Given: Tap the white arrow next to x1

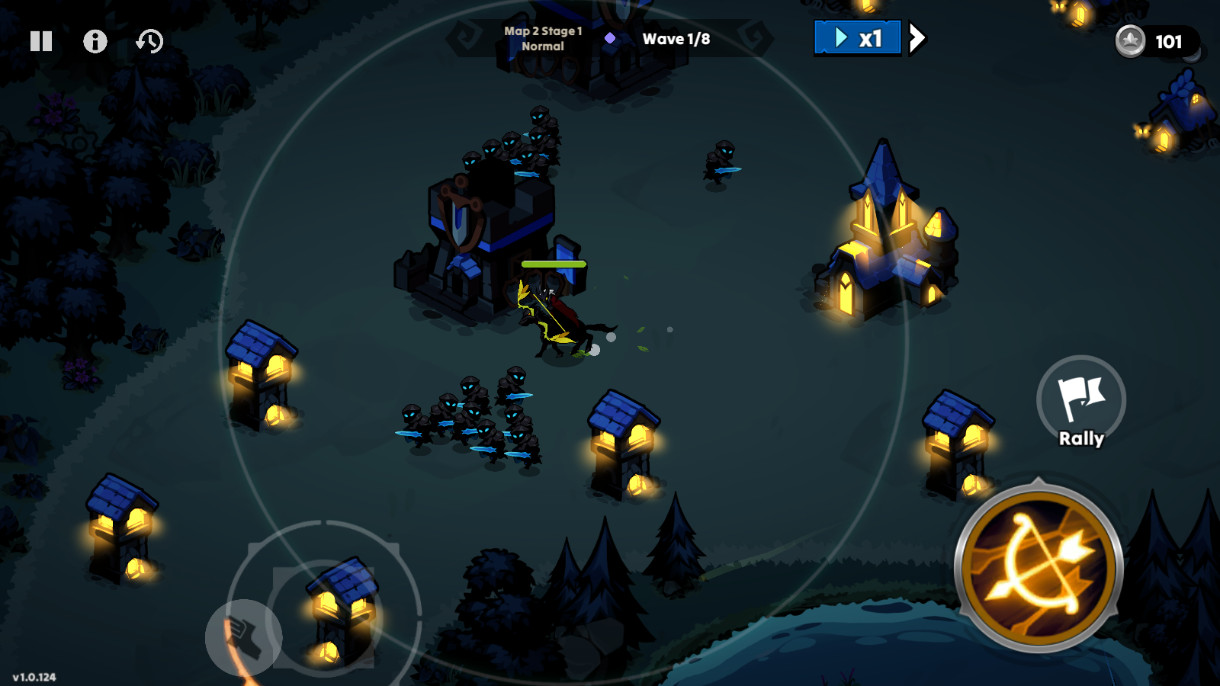Looking at the screenshot, I should [x=917, y=39].
